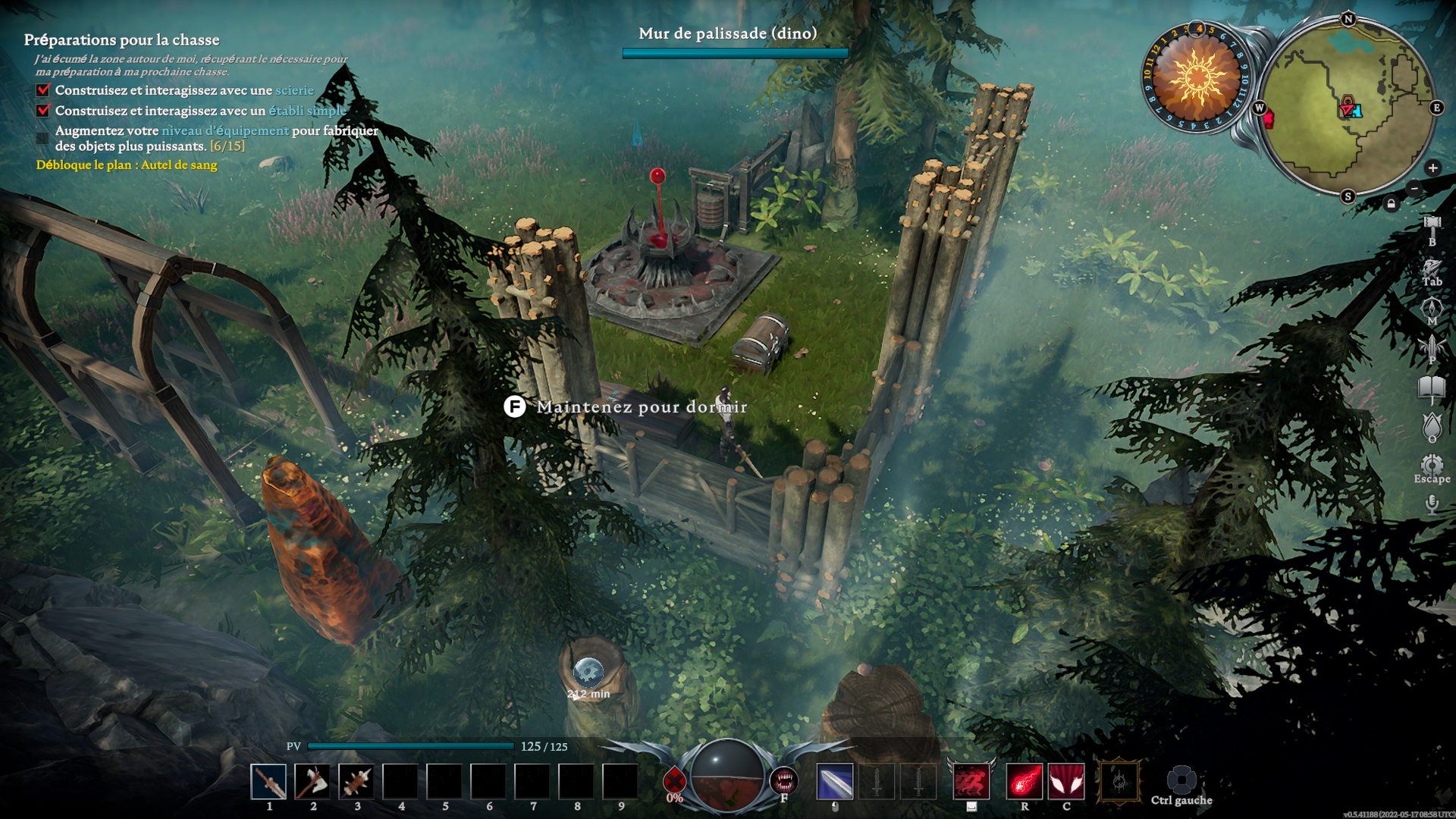Zoom in the minimap with the plus button
The width and height of the screenshot is (1456, 819).
tap(1432, 169)
